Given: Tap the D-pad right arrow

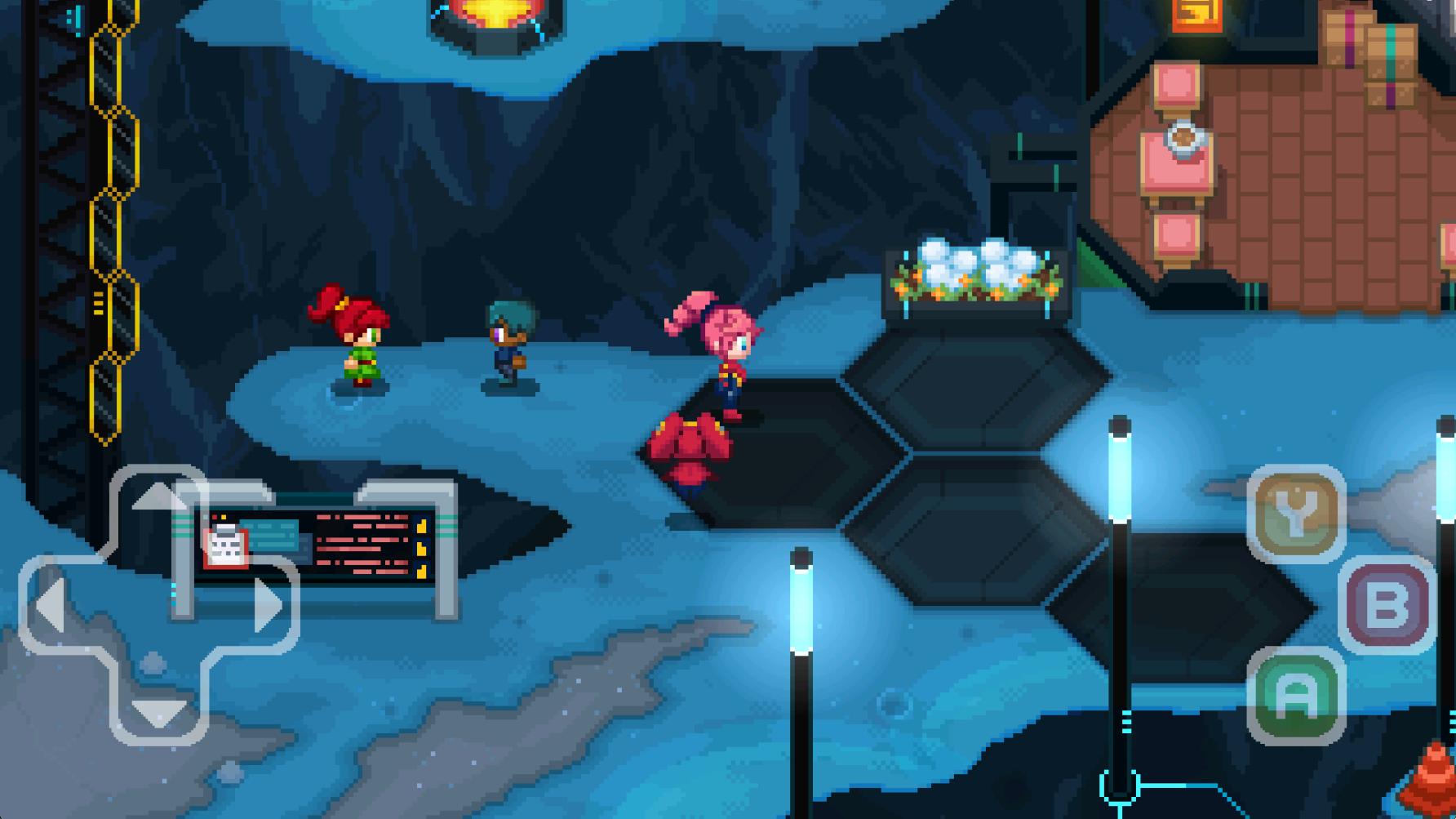Looking at the screenshot, I should (267, 605).
